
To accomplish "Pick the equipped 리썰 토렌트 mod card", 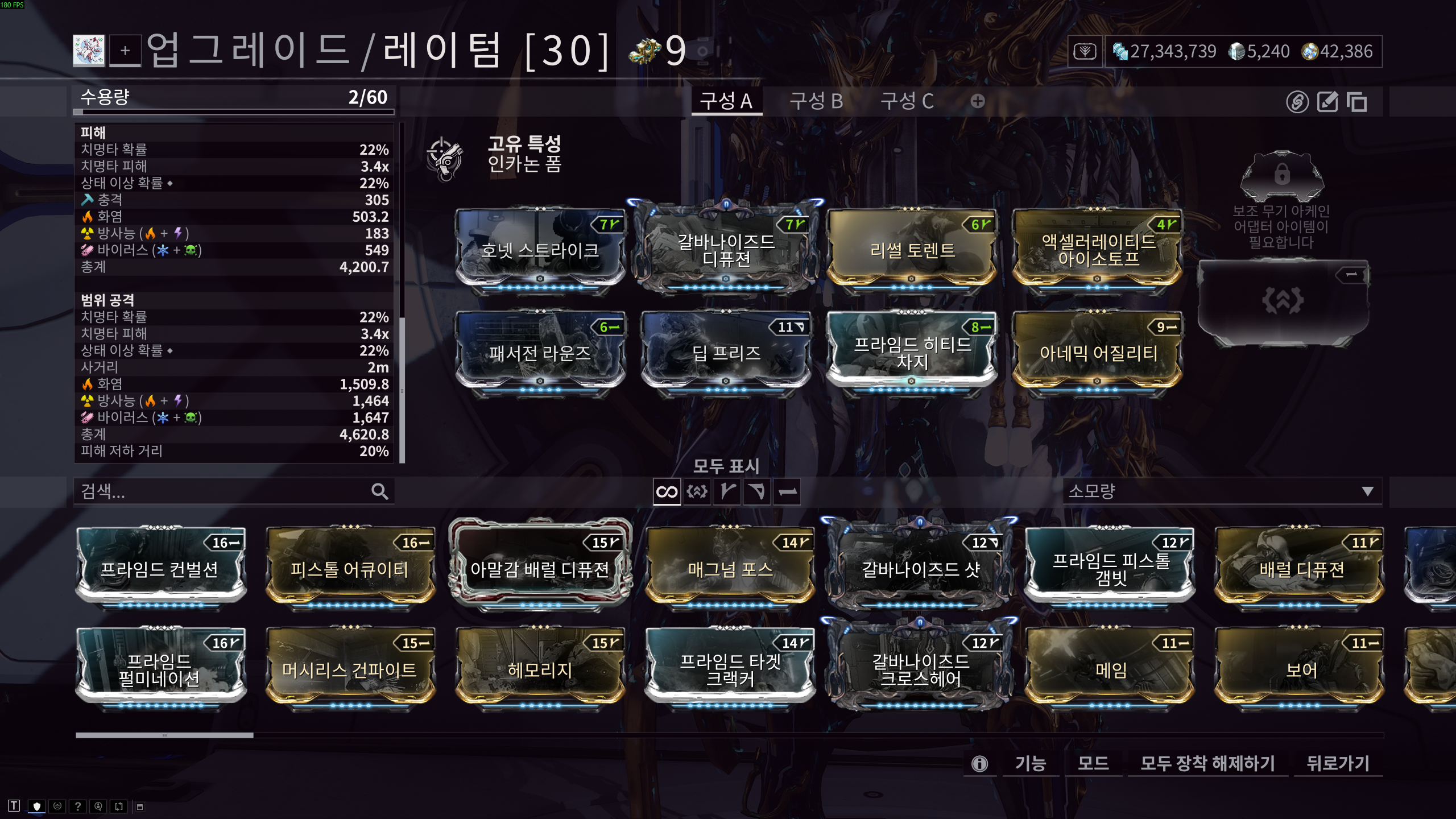I will 912,250.
